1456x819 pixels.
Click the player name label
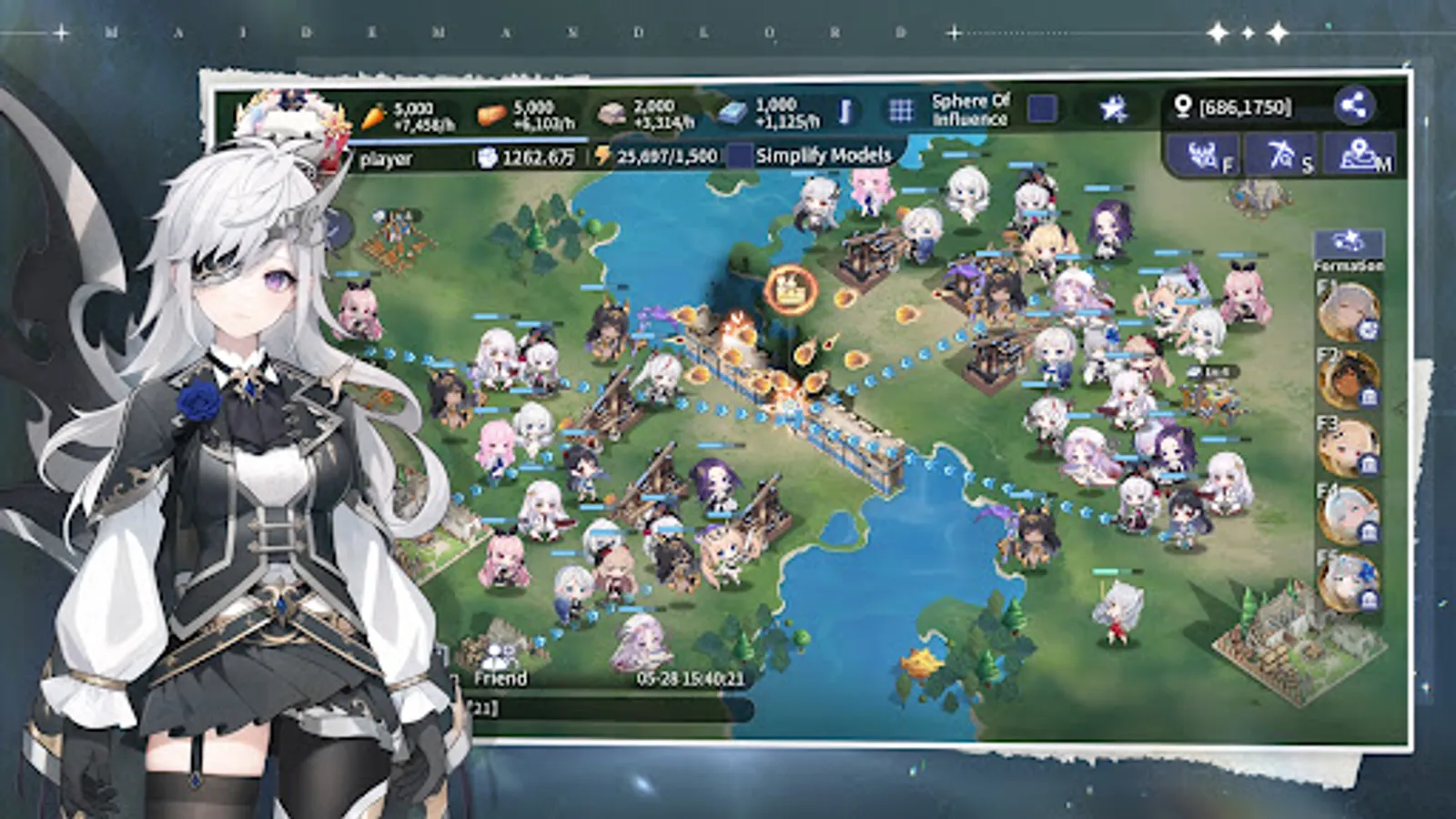pos(385,157)
